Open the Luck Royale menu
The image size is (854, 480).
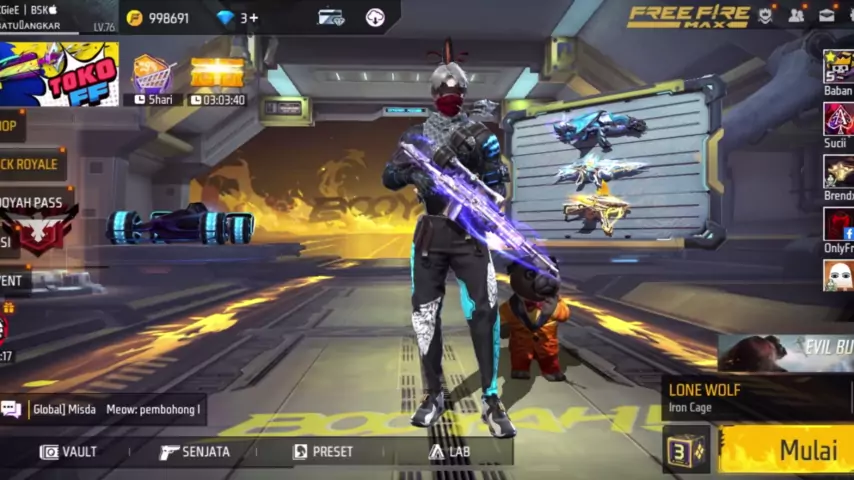coord(30,164)
